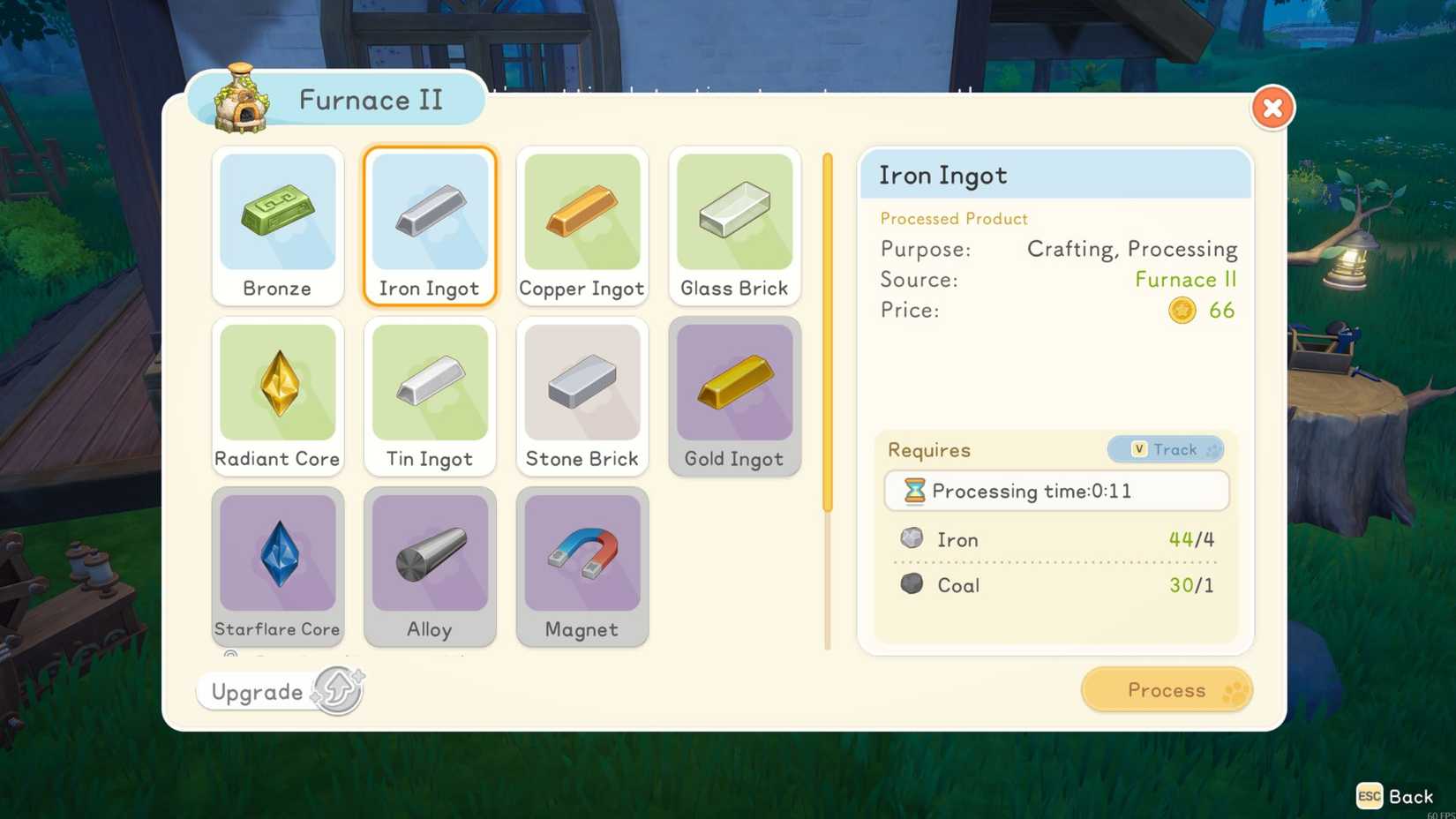The height and width of the screenshot is (819, 1456).
Task: Select the Bronze recipe
Action: (x=277, y=225)
